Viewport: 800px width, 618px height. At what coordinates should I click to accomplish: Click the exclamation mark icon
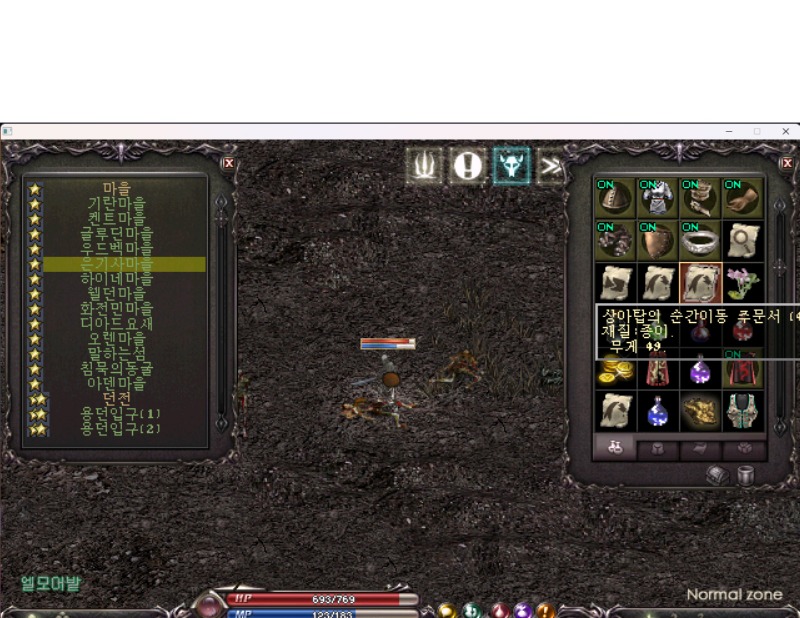coord(467,166)
